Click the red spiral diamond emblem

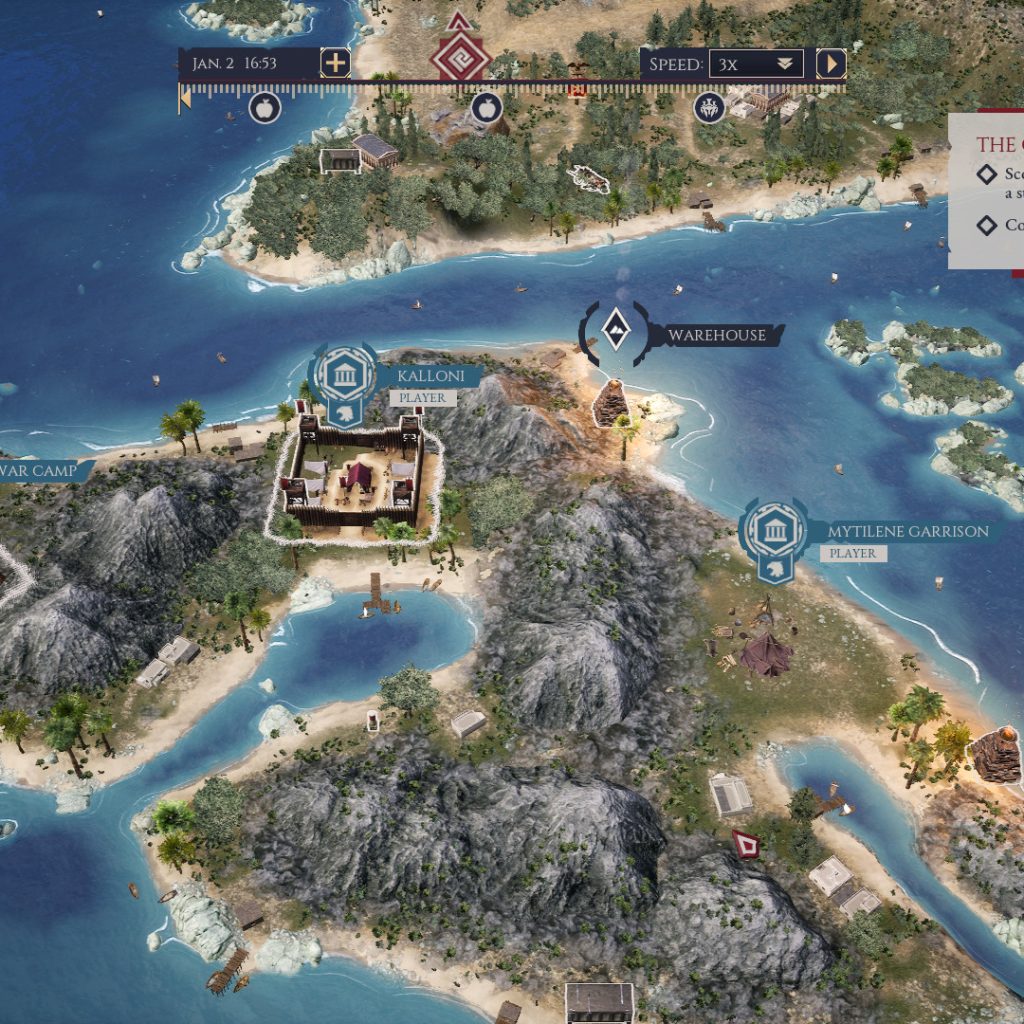coord(460,58)
